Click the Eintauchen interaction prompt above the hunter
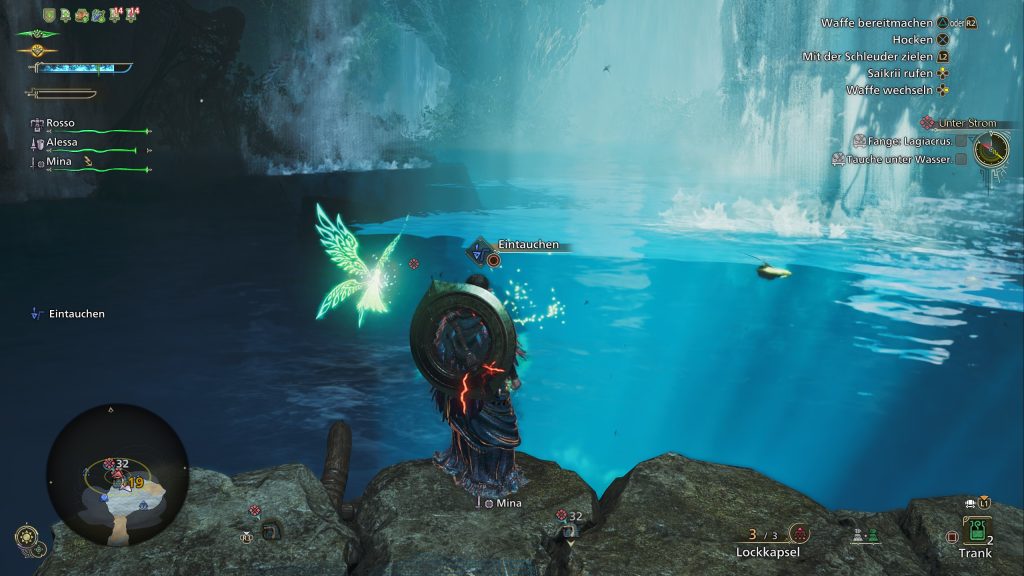 [x=527, y=245]
